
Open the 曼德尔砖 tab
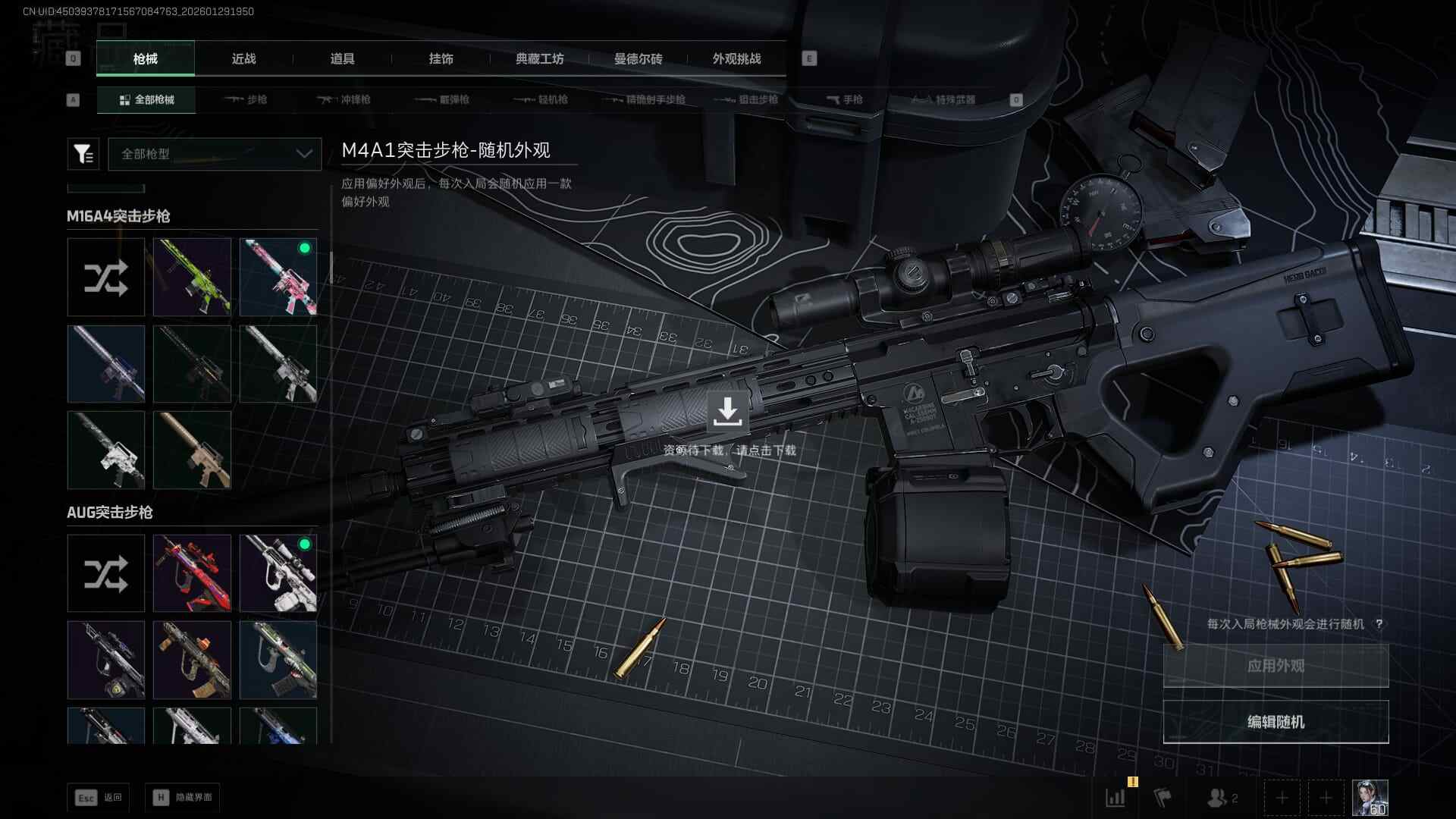pos(638,59)
